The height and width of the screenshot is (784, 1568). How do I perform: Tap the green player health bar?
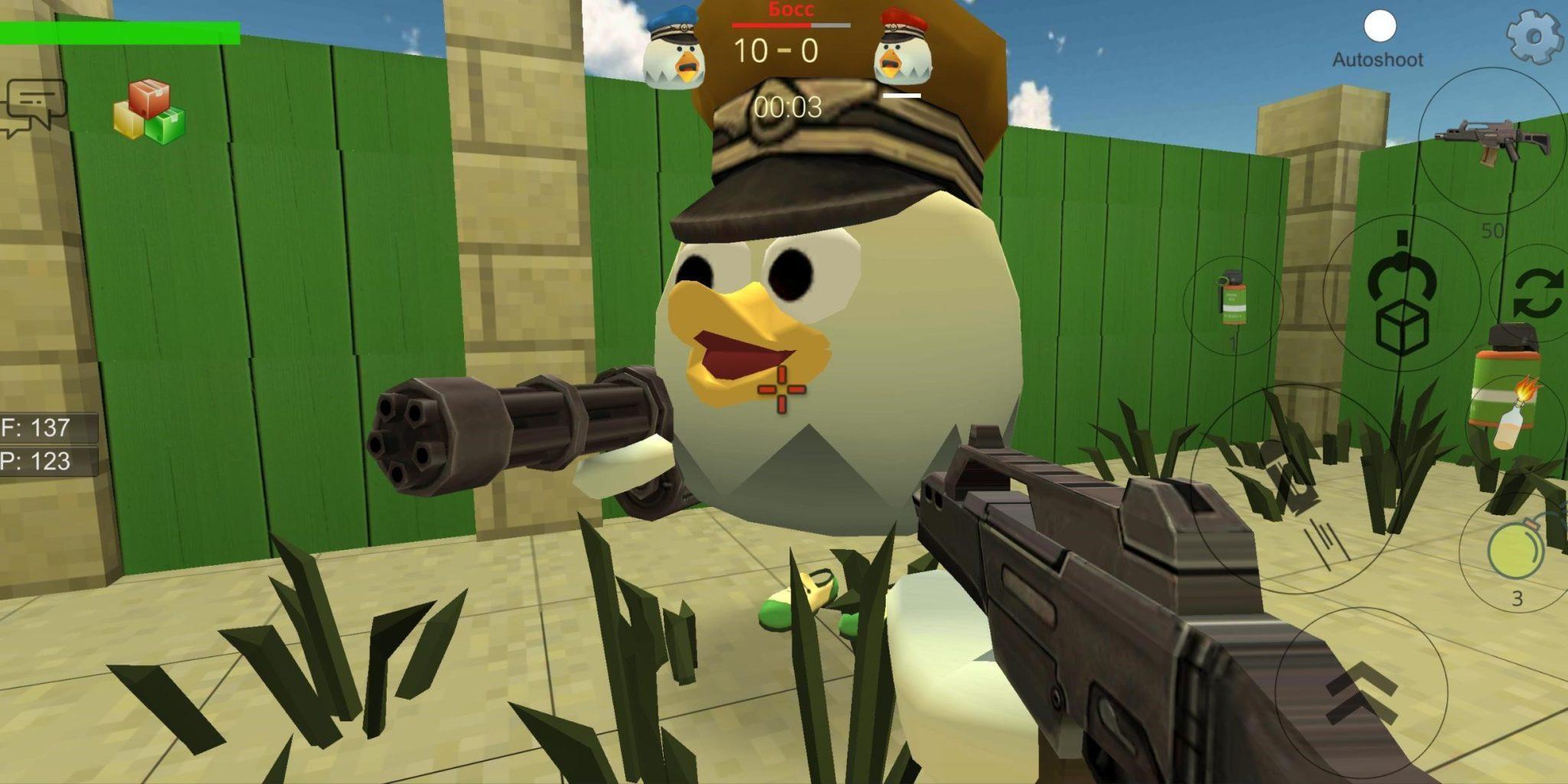(119, 32)
